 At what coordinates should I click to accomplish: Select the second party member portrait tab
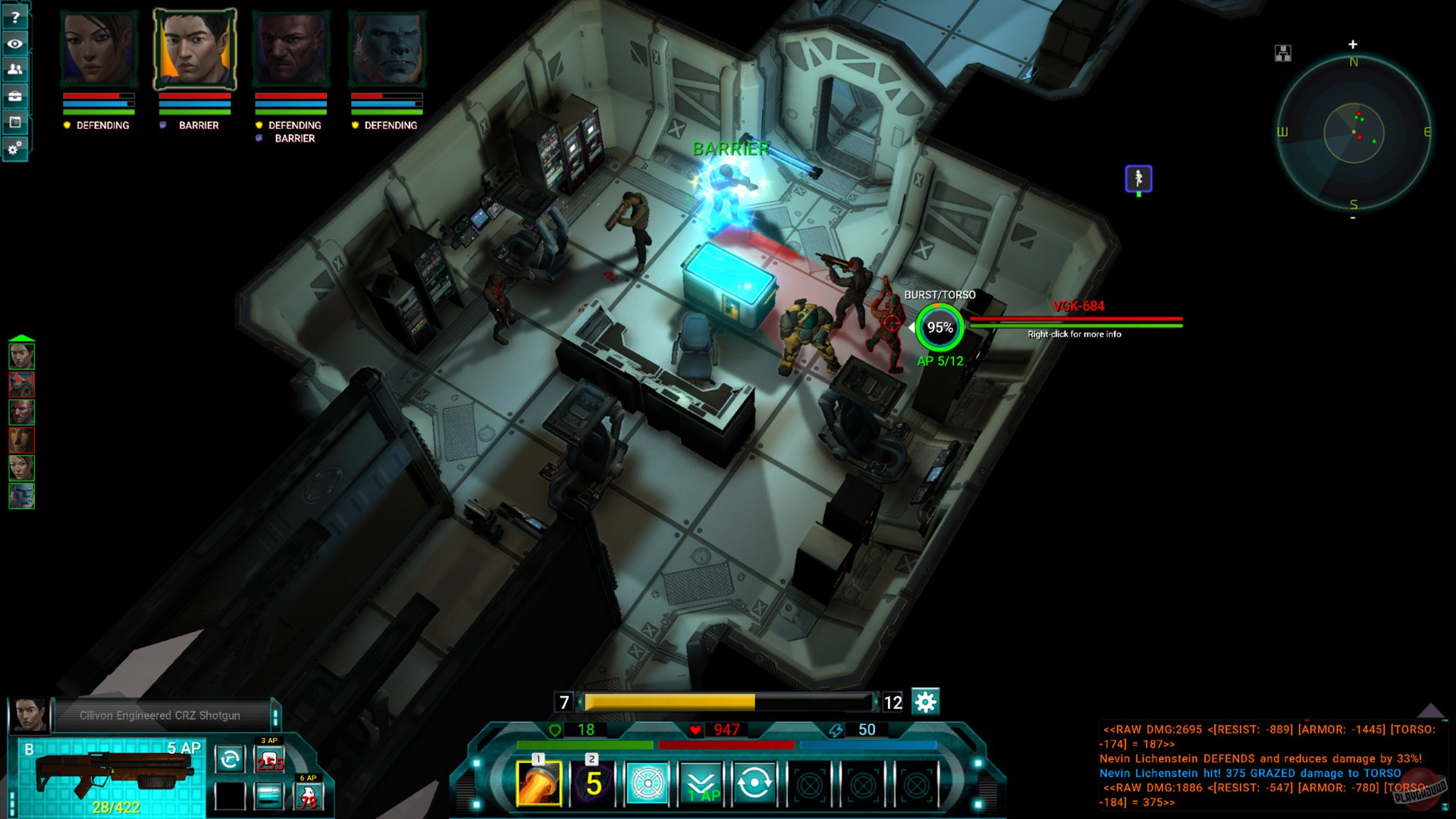194,45
